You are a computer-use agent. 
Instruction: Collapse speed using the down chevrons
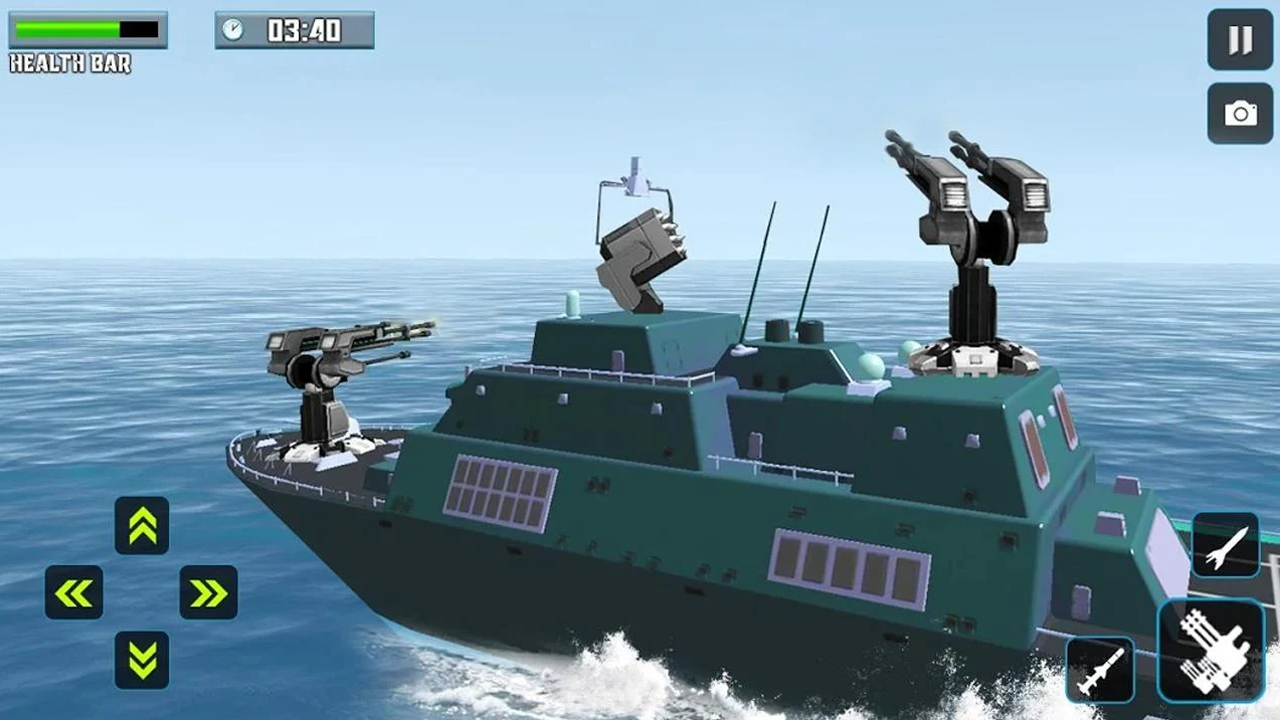tap(142, 661)
